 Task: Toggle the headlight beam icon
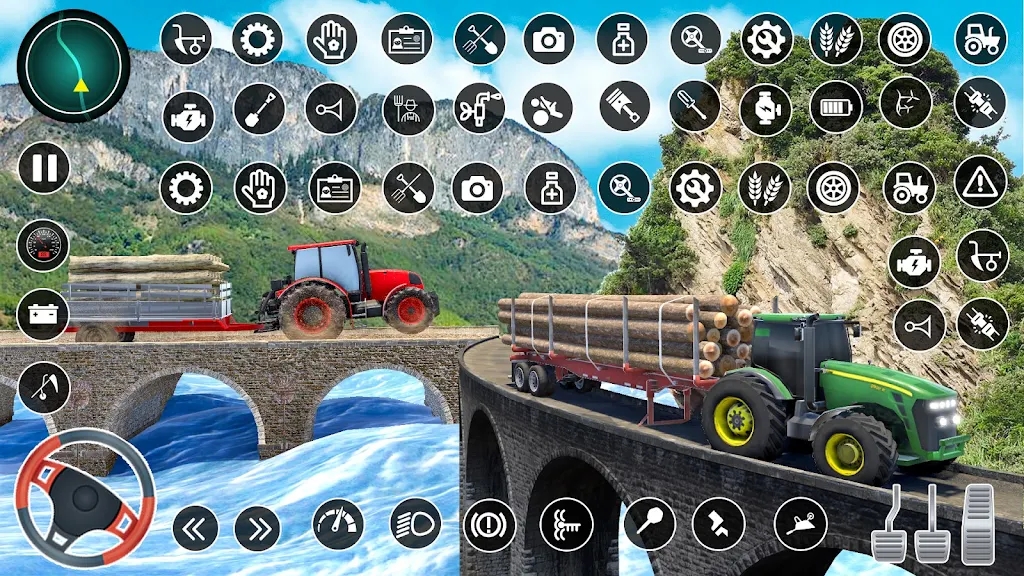[x=415, y=524]
